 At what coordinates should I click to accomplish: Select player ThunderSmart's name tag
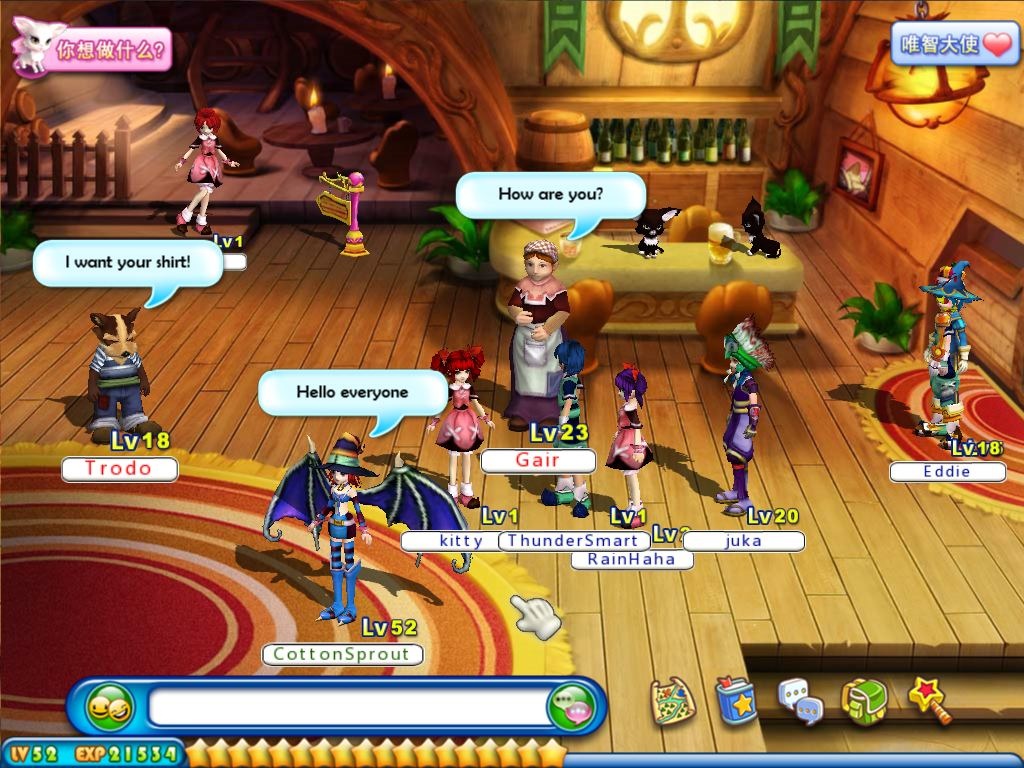[x=574, y=541]
